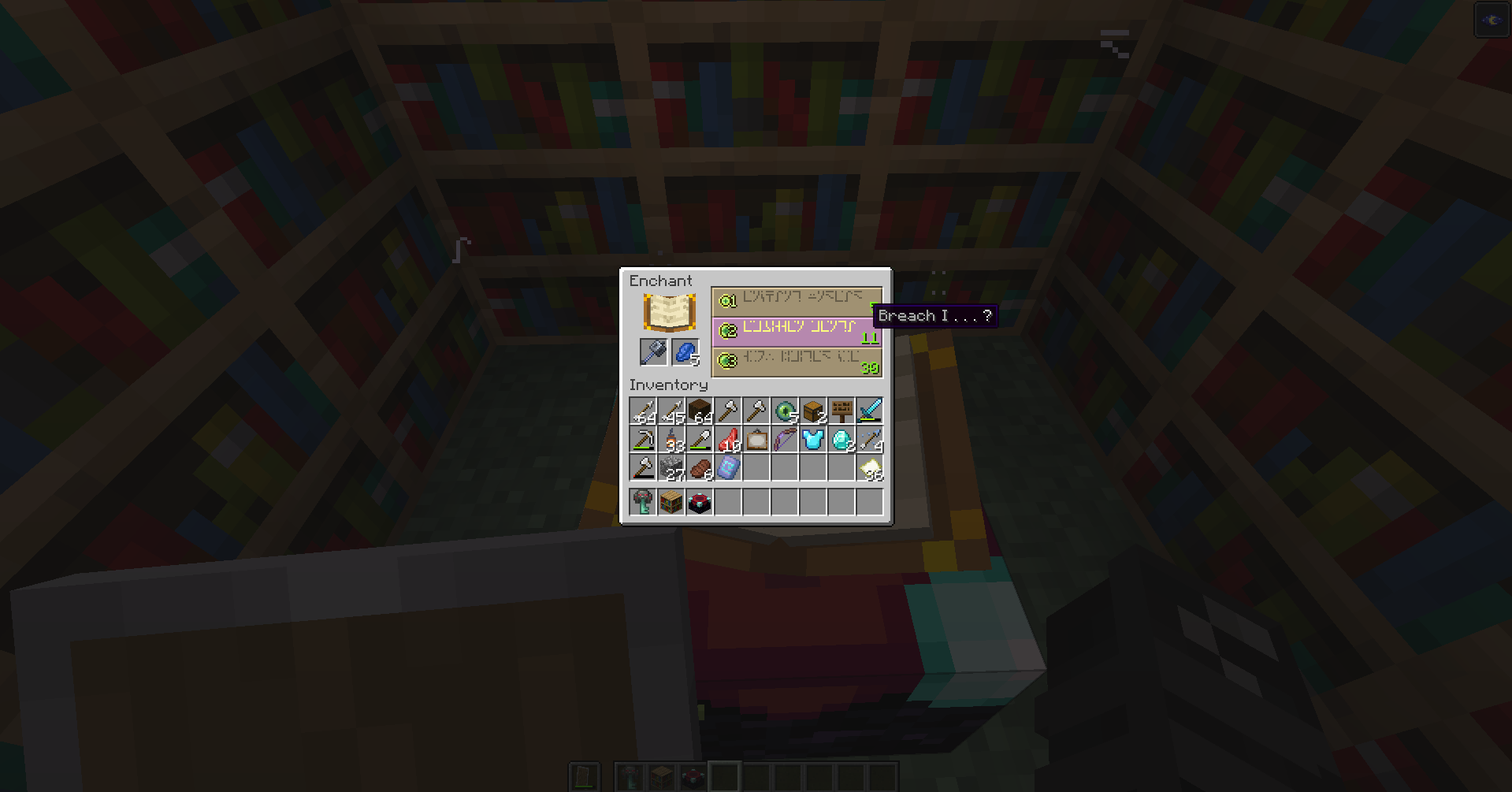Image resolution: width=1512 pixels, height=792 pixels.
Task: Pick up the diamonds from inventory
Action: [841, 440]
